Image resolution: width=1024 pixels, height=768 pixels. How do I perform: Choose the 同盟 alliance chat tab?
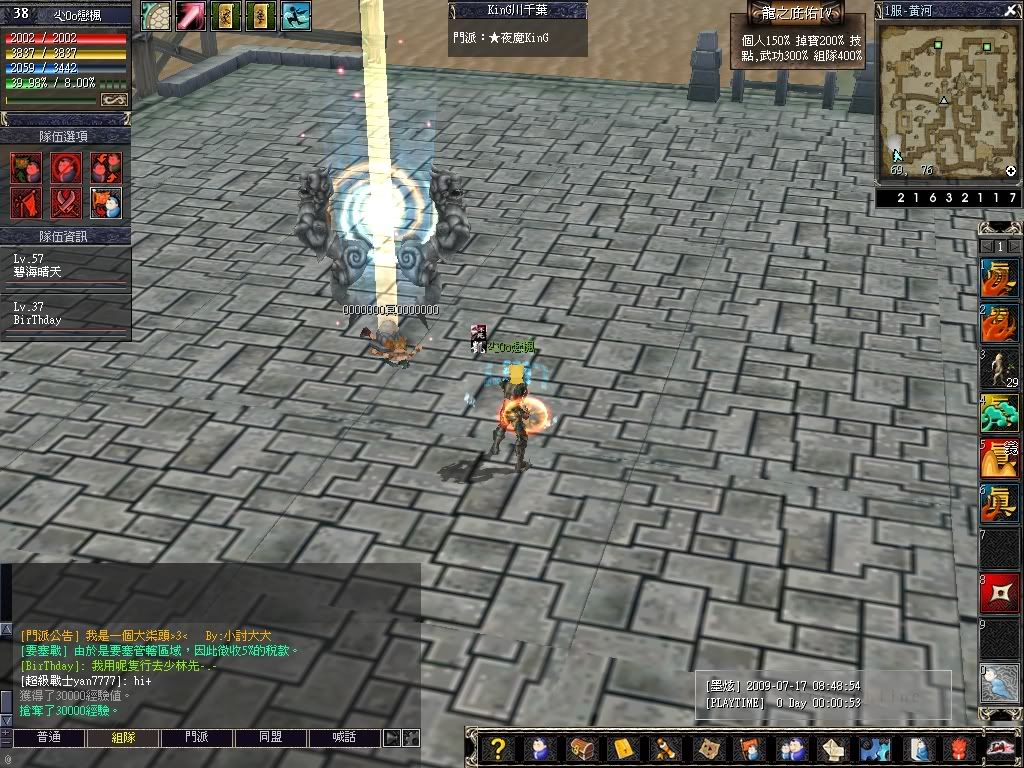271,738
